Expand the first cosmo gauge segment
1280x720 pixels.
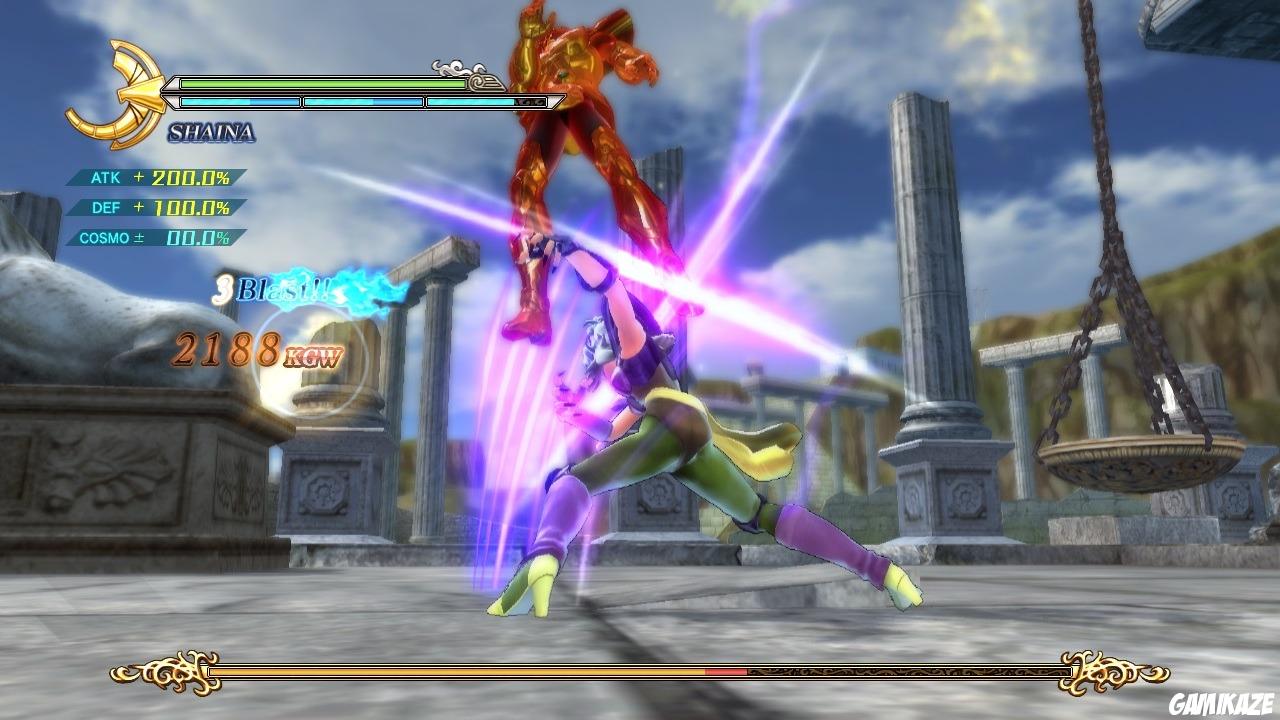click(237, 101)
